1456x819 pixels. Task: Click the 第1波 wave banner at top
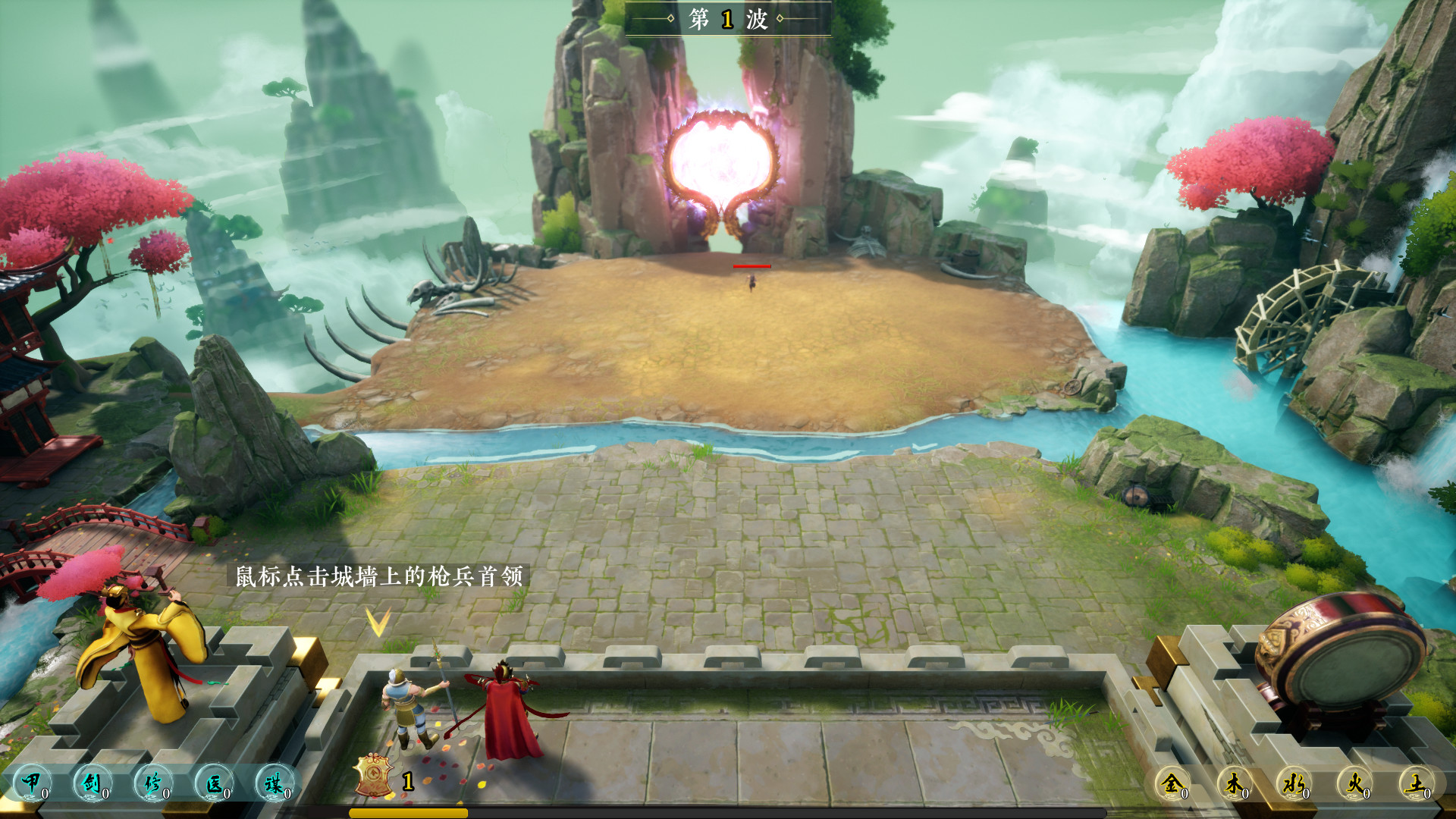coord(728,17)
